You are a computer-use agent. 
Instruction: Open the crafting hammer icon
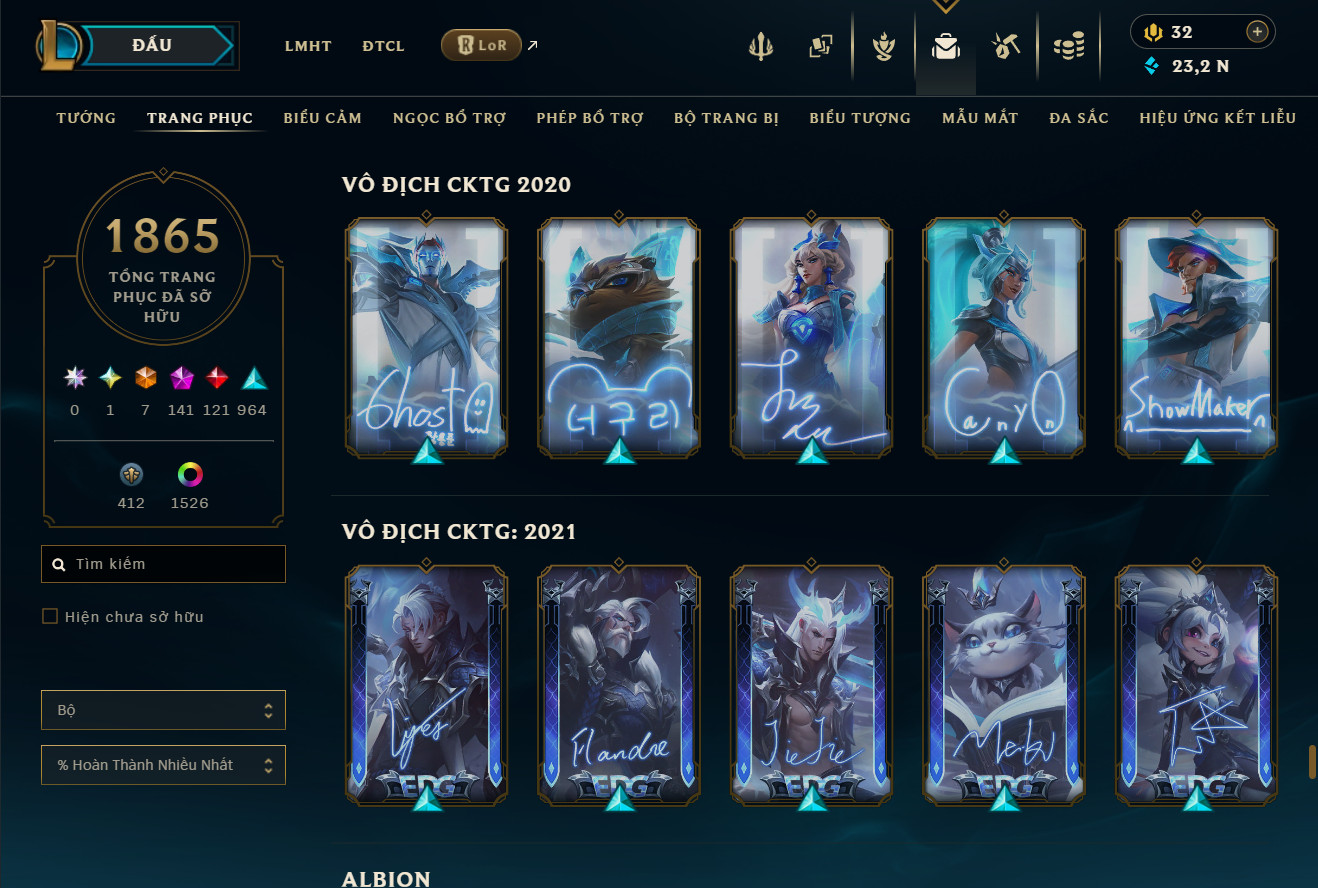(1005, 46)
